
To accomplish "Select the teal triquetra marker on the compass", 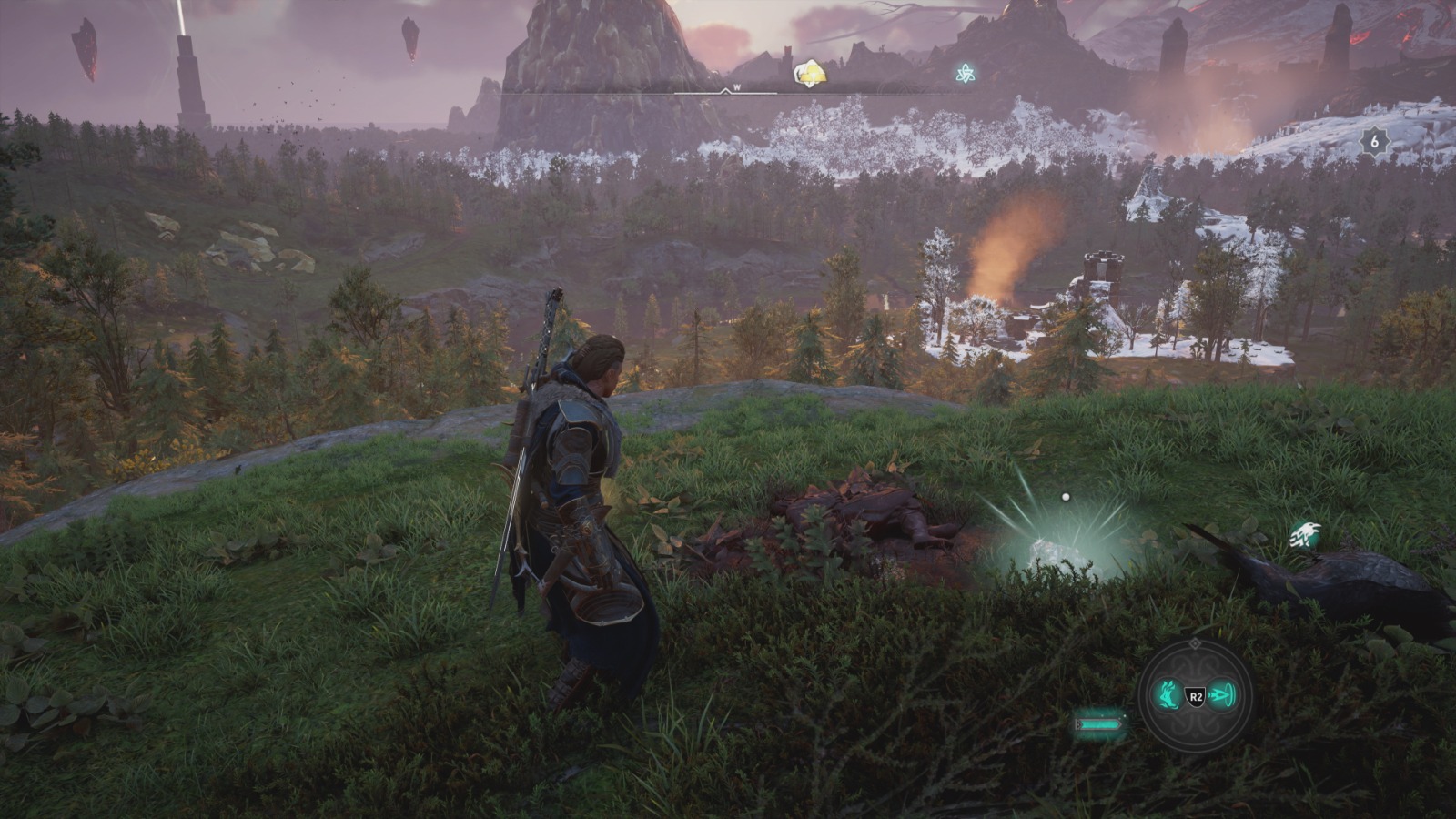I will click(x=964, y=74).
